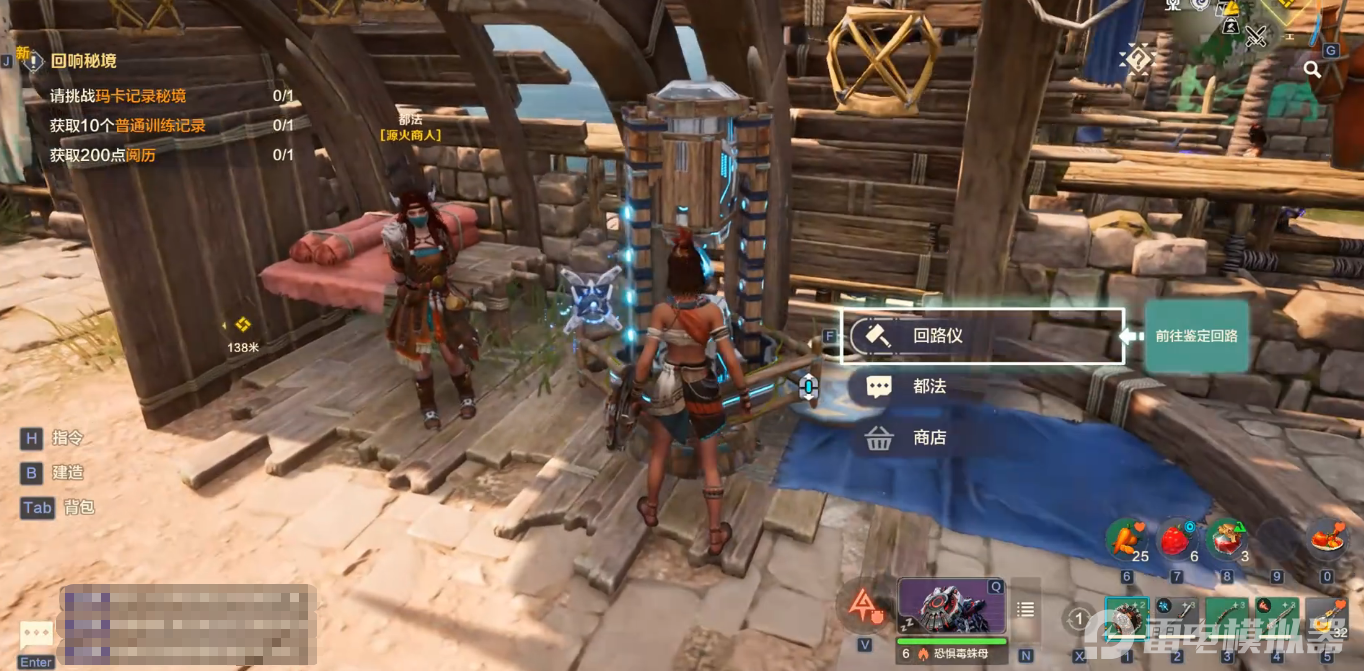Switch weapon set with cycle button
The width and height of the screenshot is (1364, 671).
[x=1078, y=620]
